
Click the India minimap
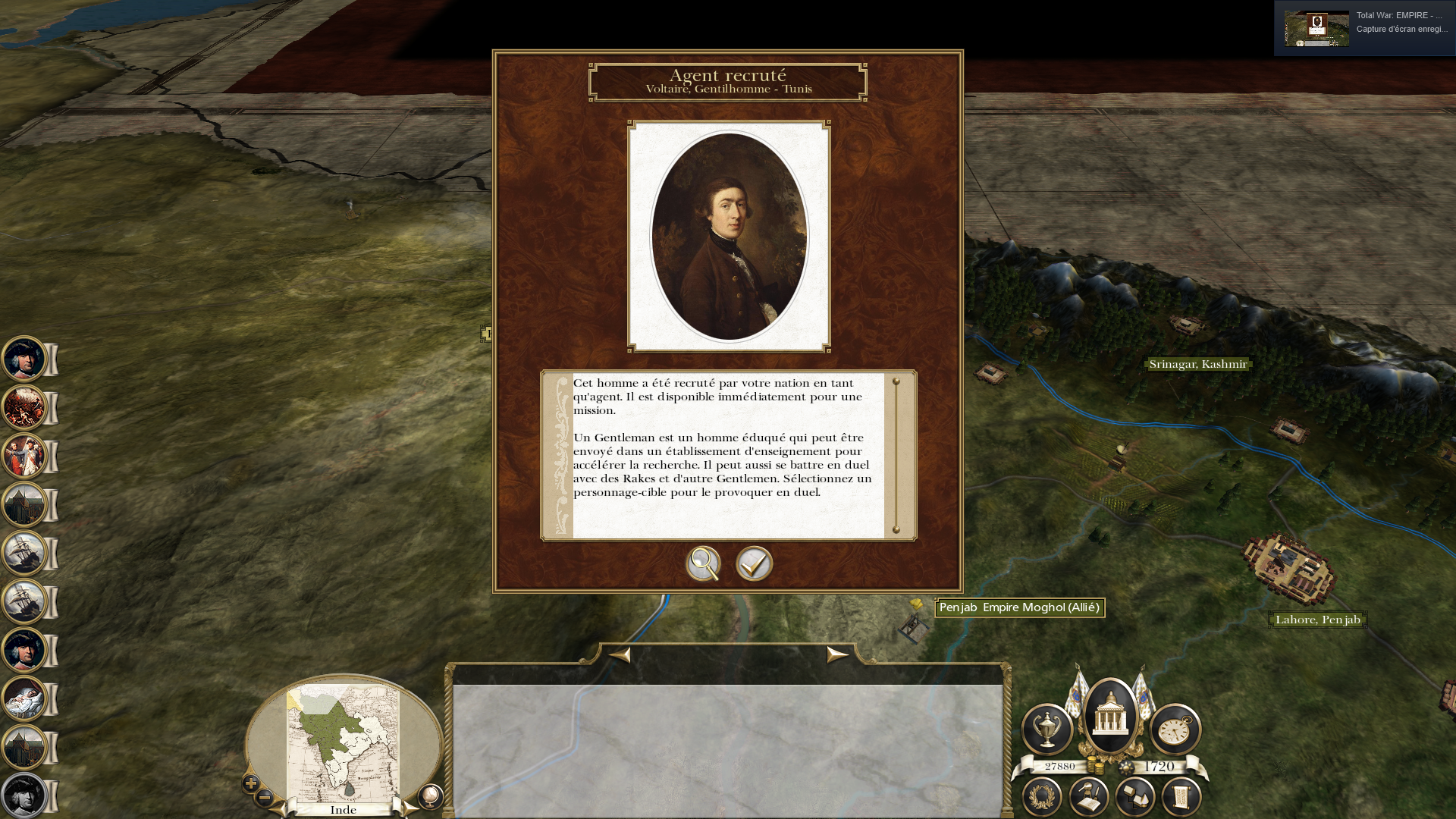343,743
